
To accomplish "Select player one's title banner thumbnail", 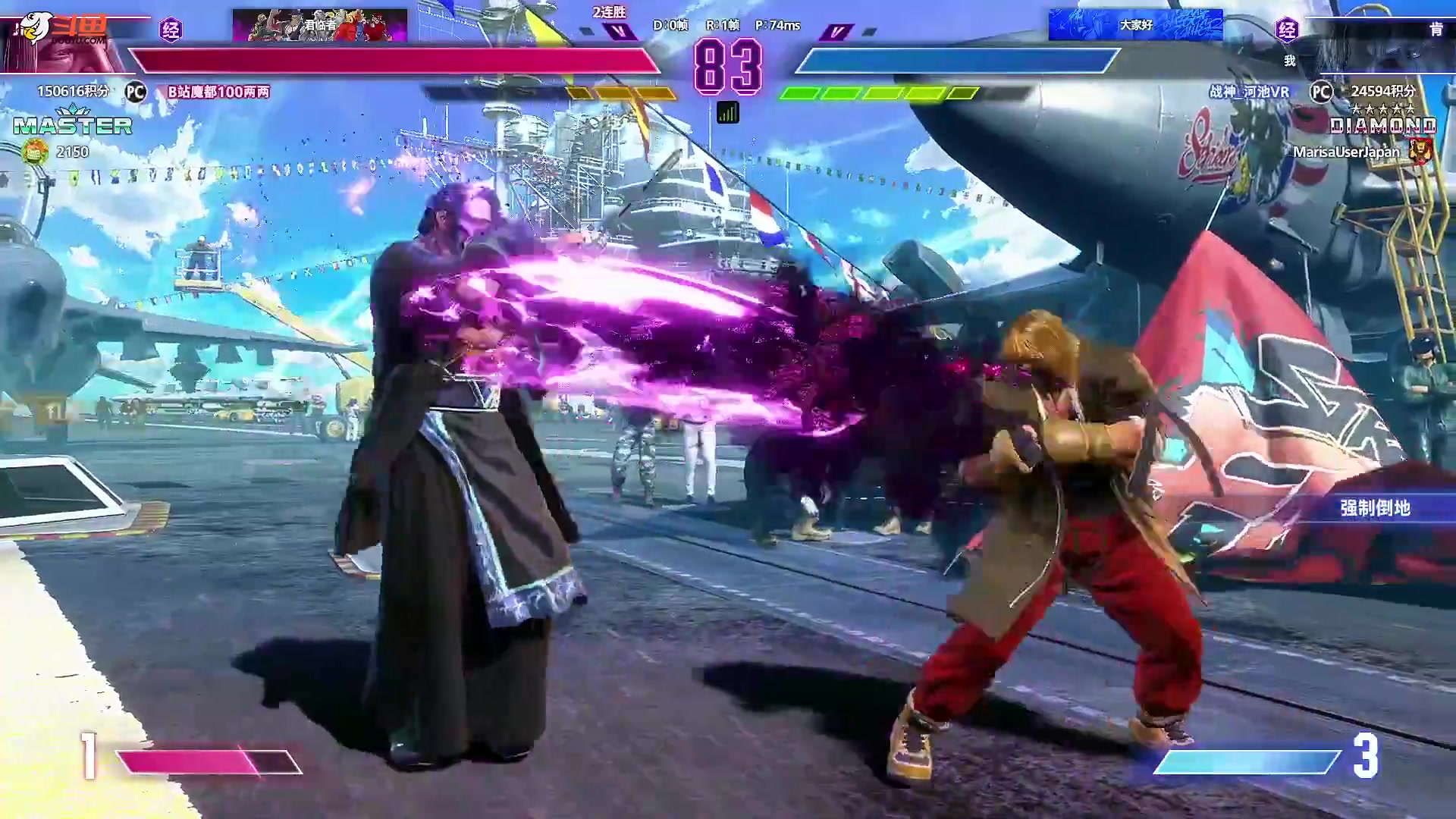I will pyautogui.click(x=319, y=25).
